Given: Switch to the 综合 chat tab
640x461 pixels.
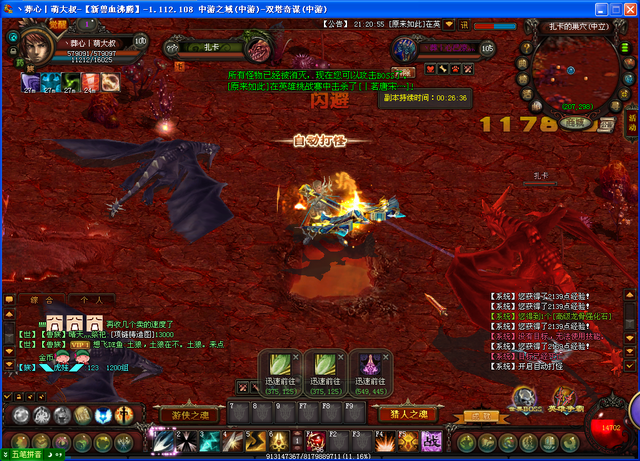Looking at the screenshot, I should point(42,299).
